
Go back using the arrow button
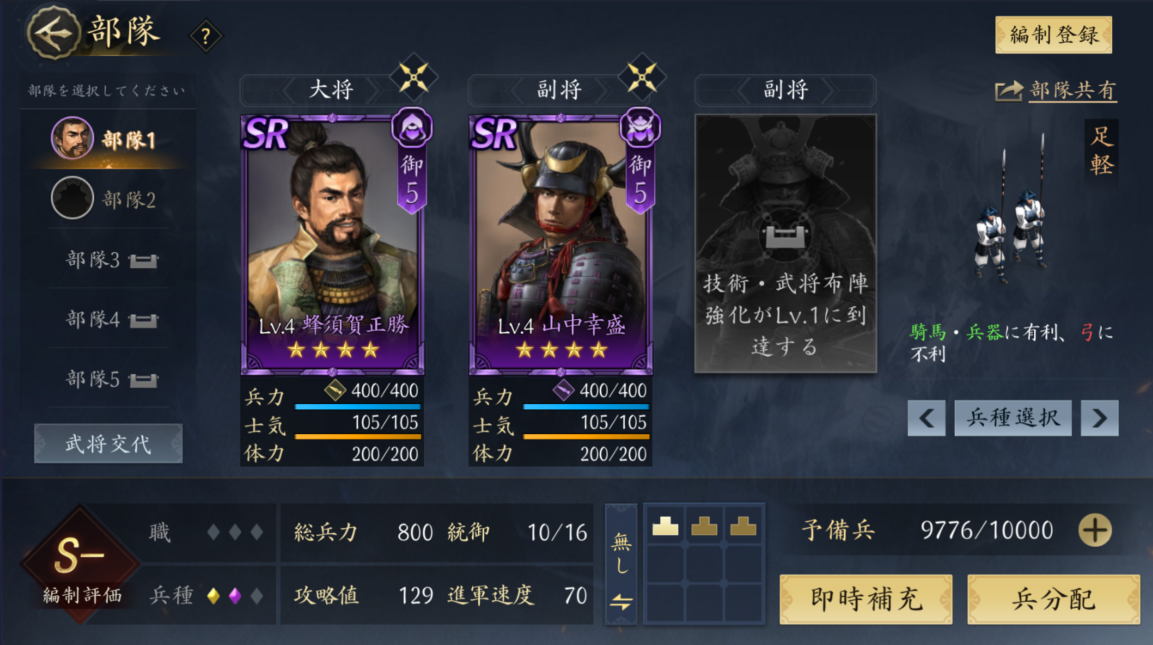coord(53,33)
